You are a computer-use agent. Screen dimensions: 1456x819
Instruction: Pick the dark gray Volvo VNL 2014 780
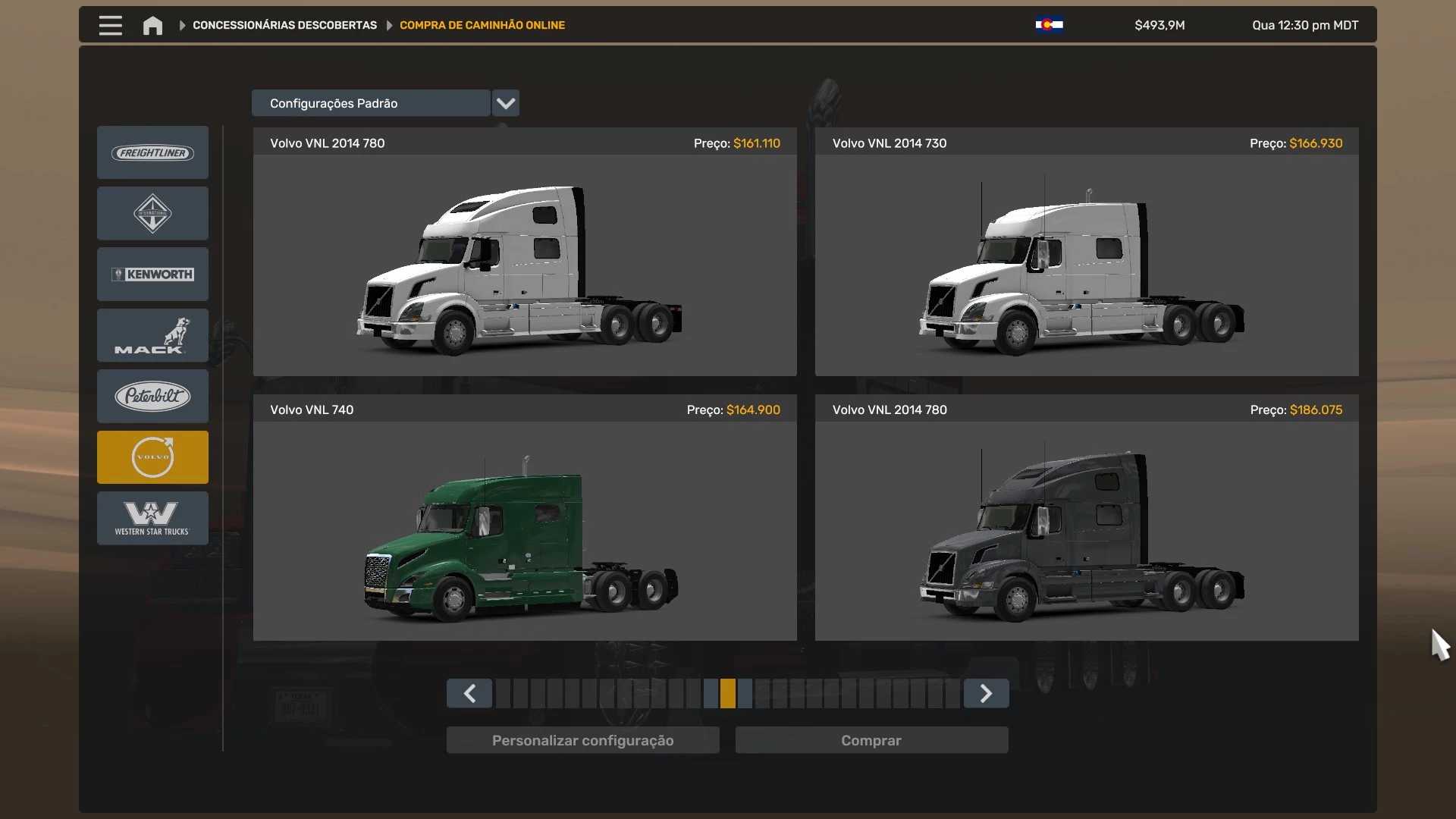click(x=1086, y=531)
